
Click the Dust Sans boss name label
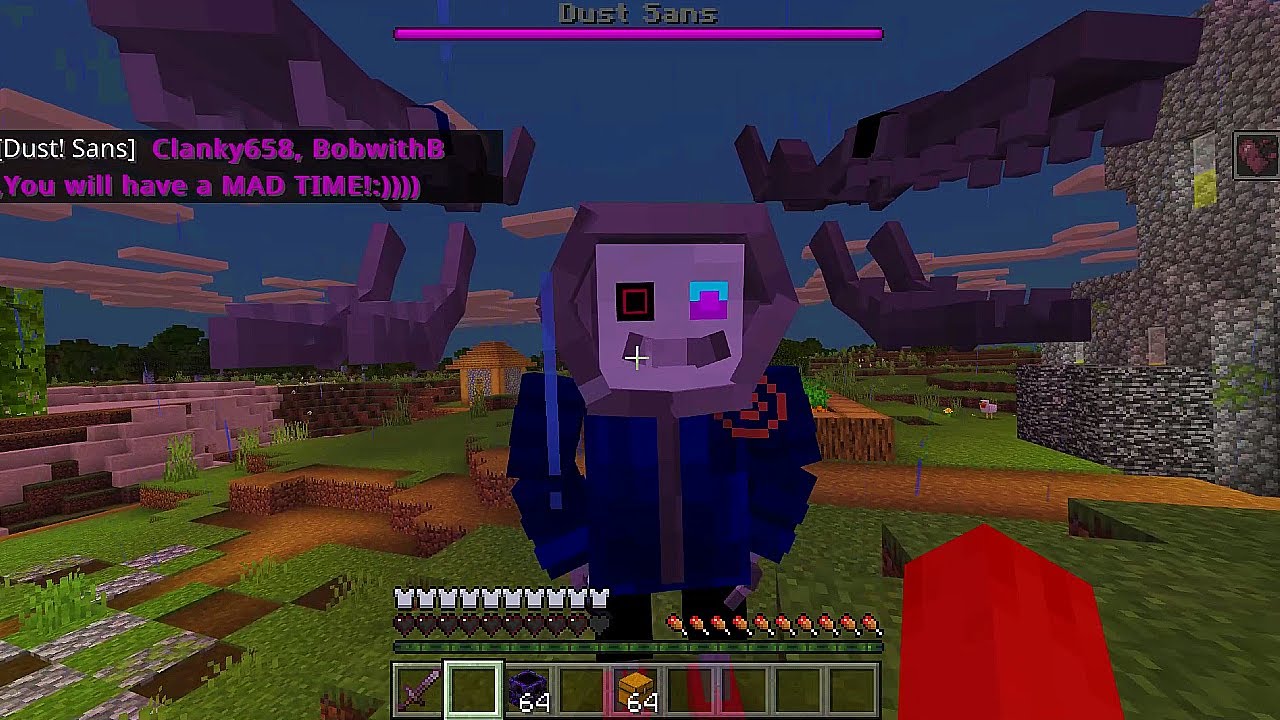640,13
